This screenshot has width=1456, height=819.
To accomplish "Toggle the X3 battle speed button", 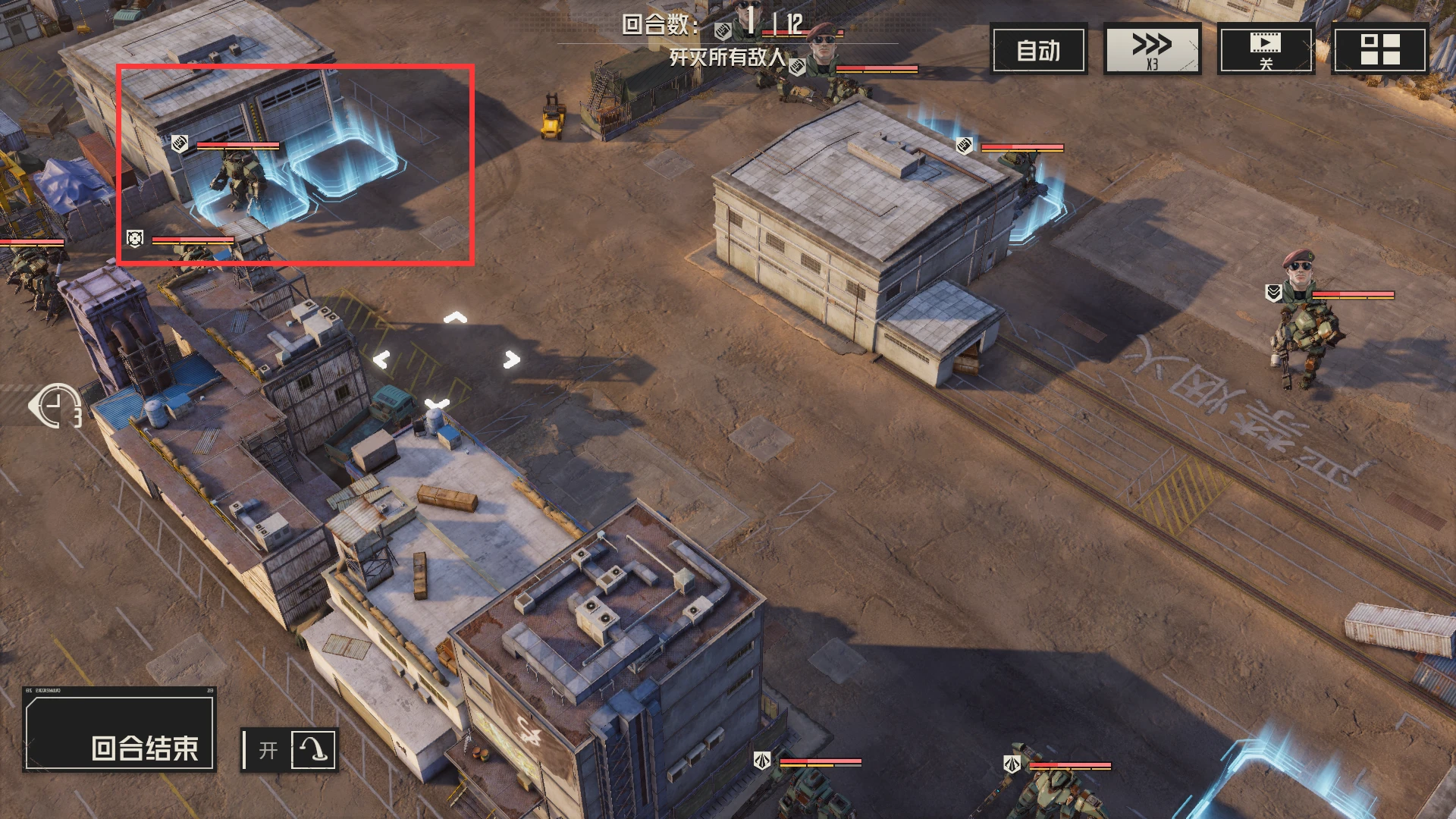I will pos(1152,50).
